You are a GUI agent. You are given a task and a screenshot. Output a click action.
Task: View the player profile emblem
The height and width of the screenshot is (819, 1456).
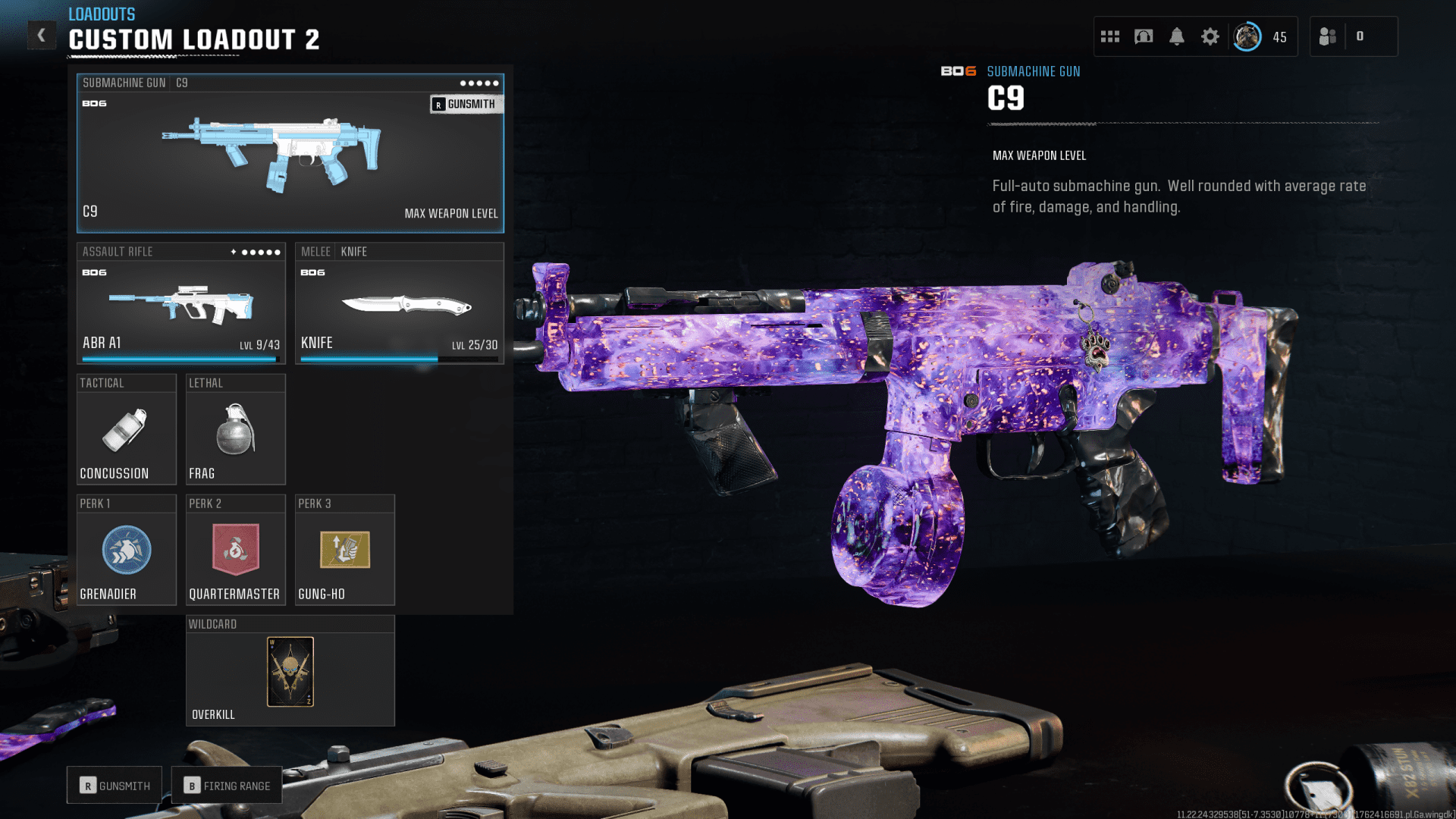(1247, 36)
